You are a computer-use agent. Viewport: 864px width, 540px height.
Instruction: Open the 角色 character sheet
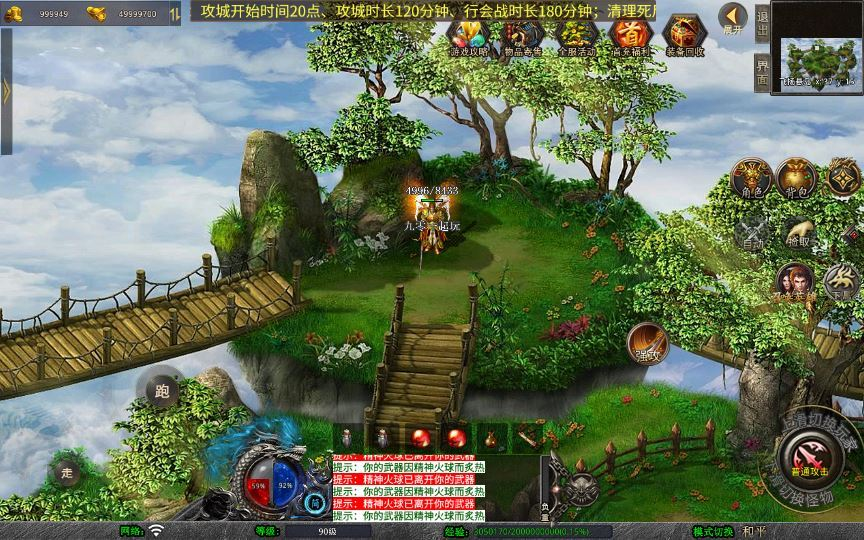(x=751, y=177)
